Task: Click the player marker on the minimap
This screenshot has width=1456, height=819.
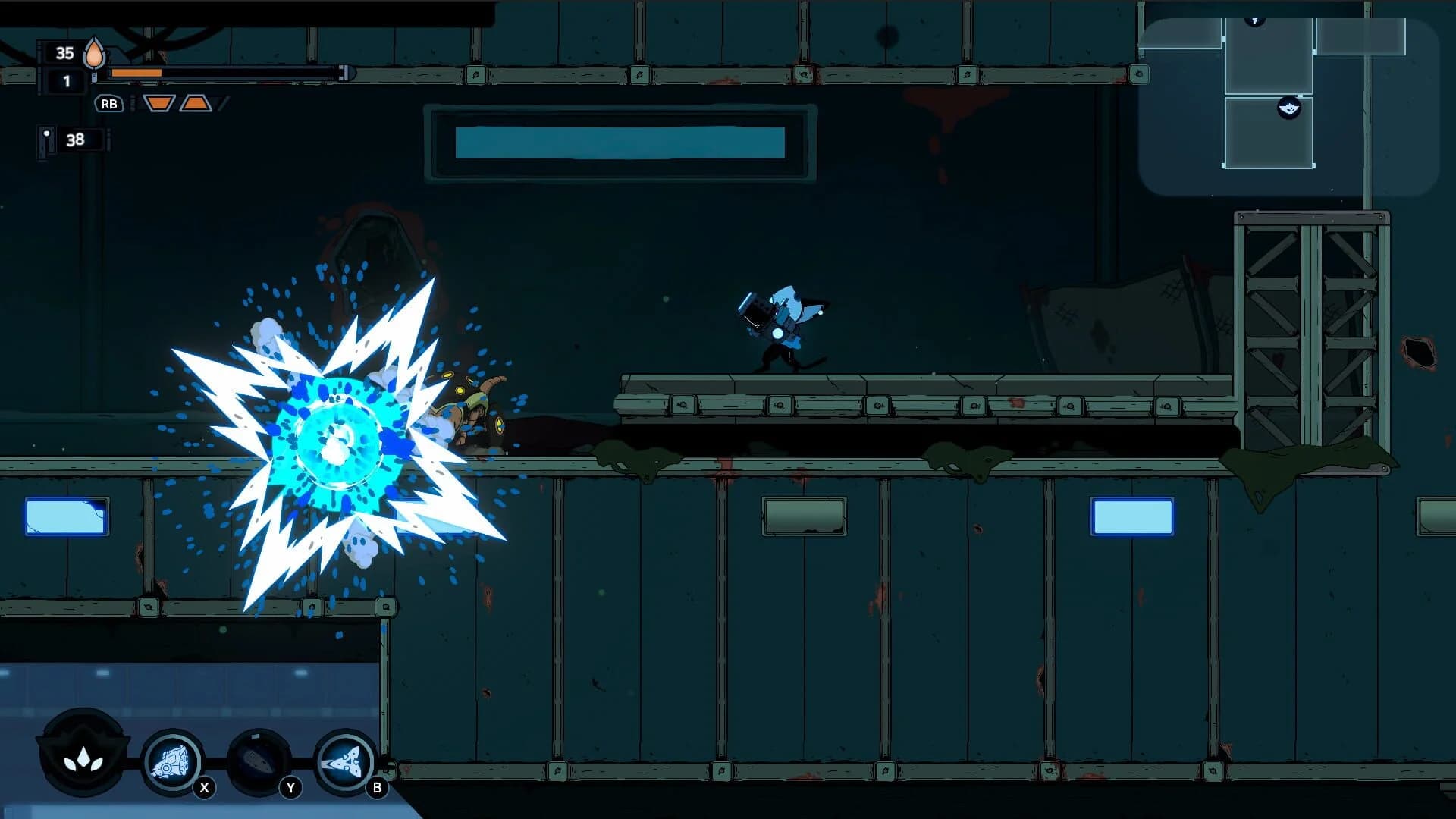Action: pos(1255,20)
